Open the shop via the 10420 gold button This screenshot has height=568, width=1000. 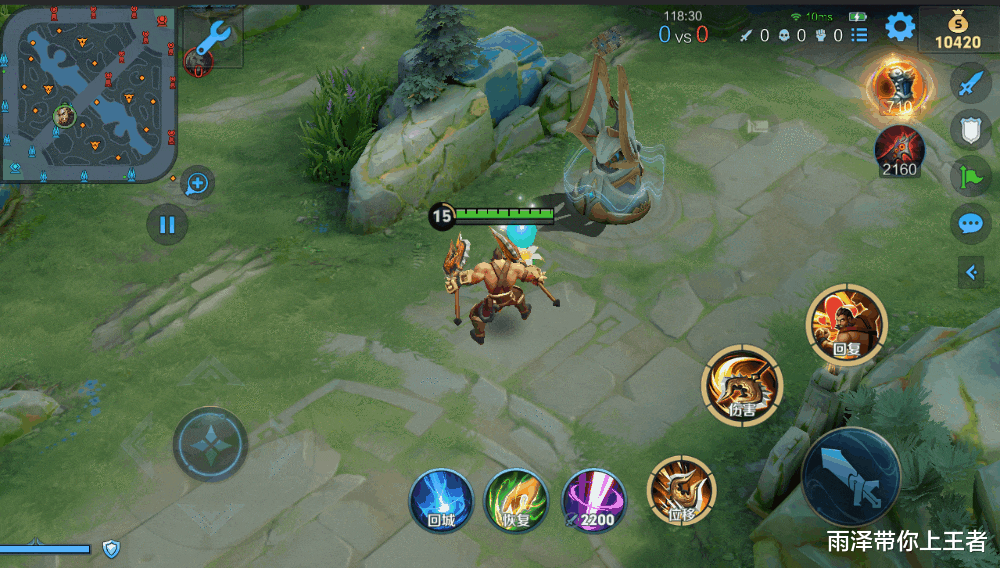(957, 31)
